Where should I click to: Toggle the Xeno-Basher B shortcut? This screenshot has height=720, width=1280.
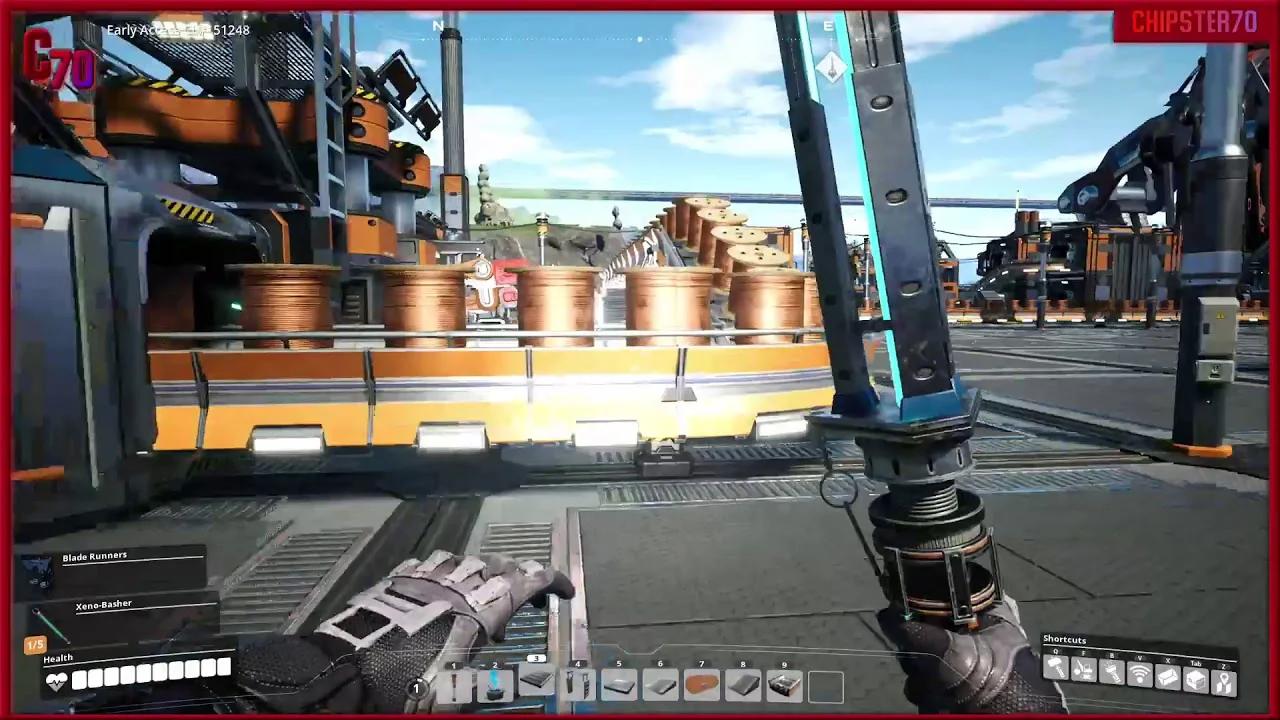pyautogui.click(x=1112, y=671)
